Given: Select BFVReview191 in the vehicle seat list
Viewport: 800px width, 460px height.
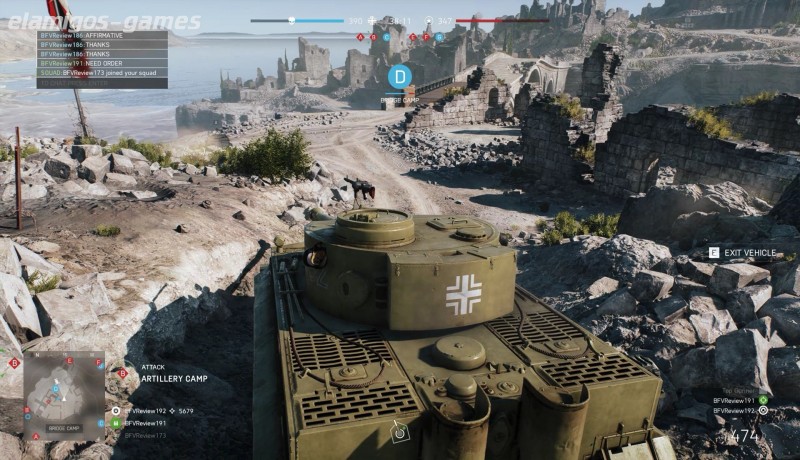Looking at the screenshot, I should click(x=735, y=400).
